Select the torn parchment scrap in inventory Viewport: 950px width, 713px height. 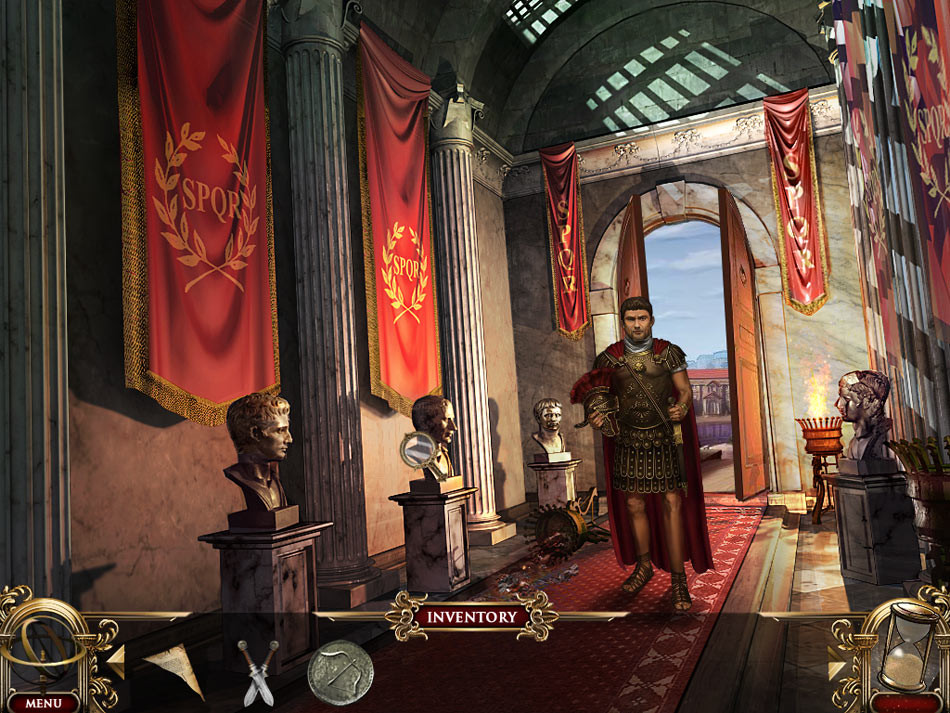pyautogui.click(x=174, y=668)
